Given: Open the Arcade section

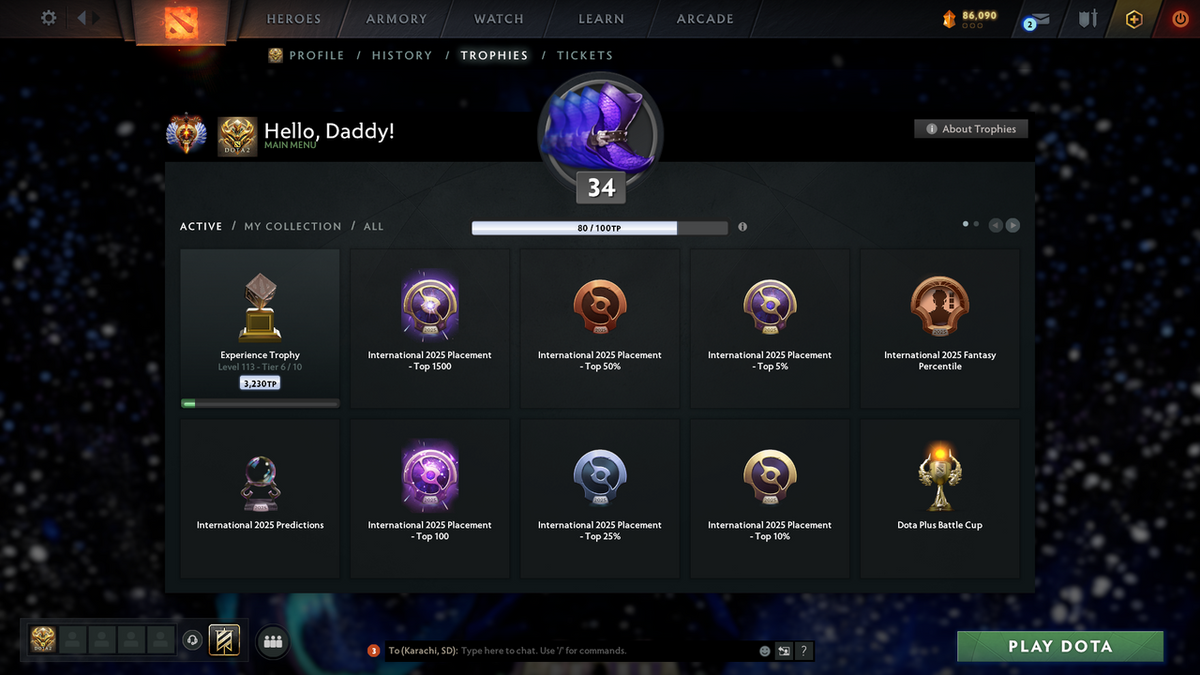Looking at the screenshot, I should click(705, 19).
